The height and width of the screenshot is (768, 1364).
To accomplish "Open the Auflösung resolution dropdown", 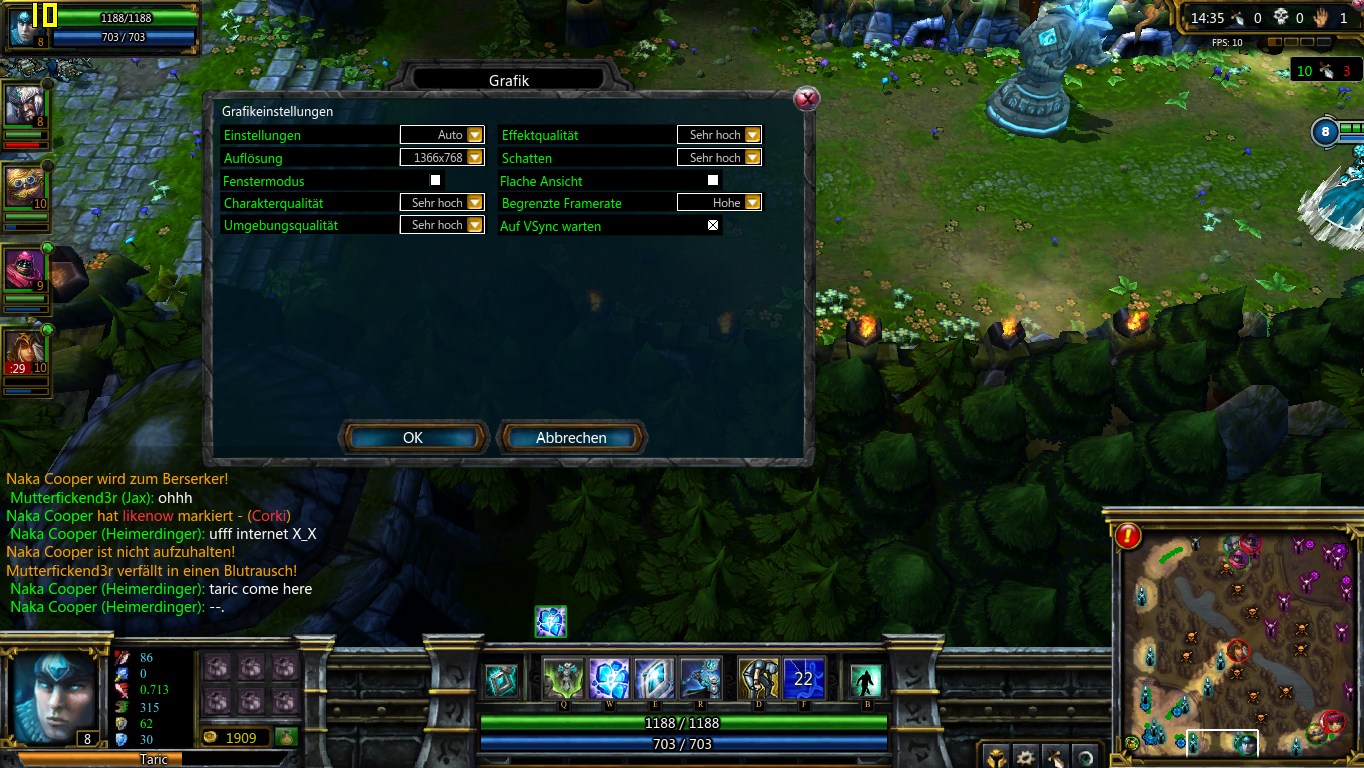I will click(x=474, y=157).
